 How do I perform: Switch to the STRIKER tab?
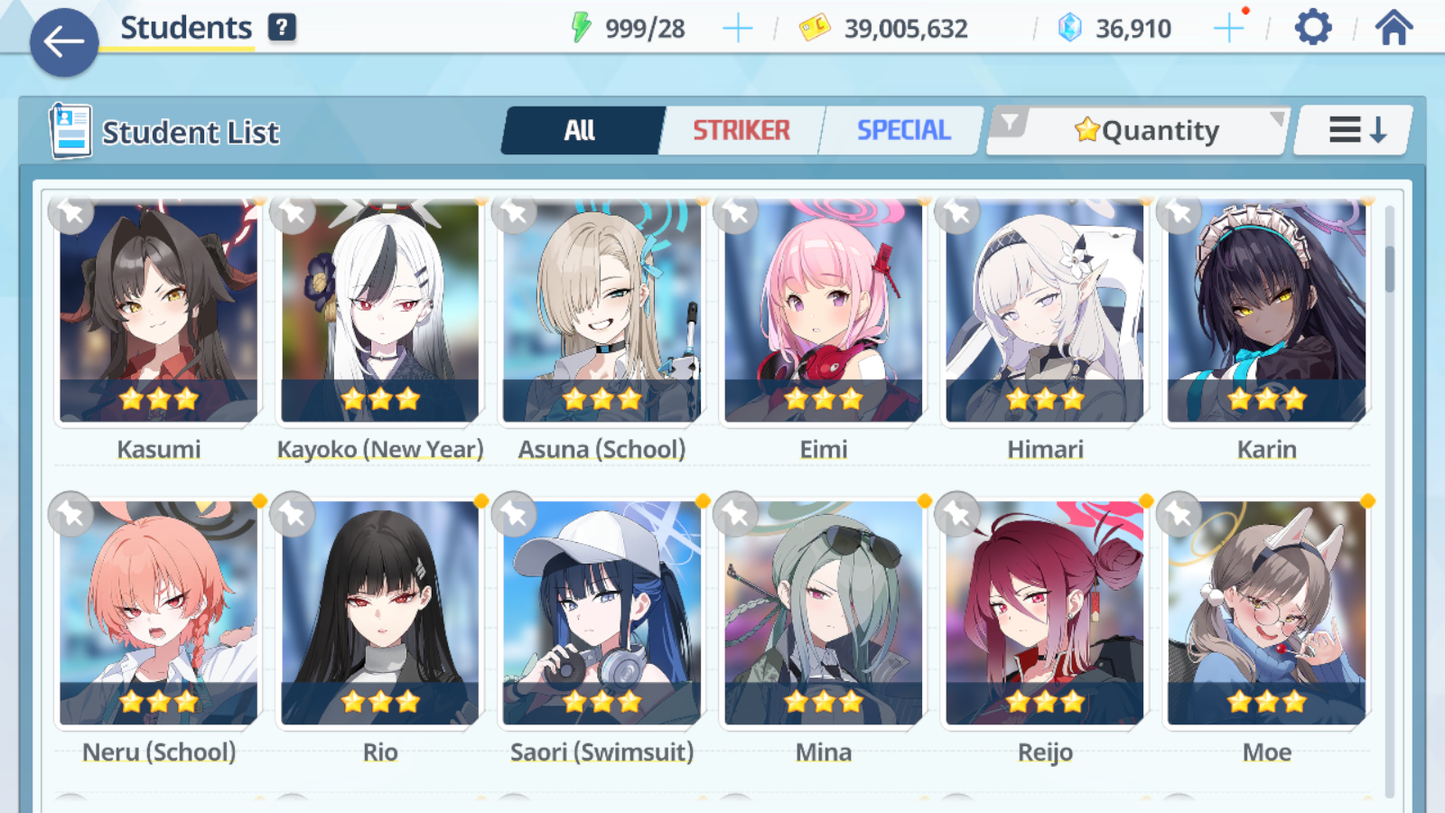tap(741, 130)
